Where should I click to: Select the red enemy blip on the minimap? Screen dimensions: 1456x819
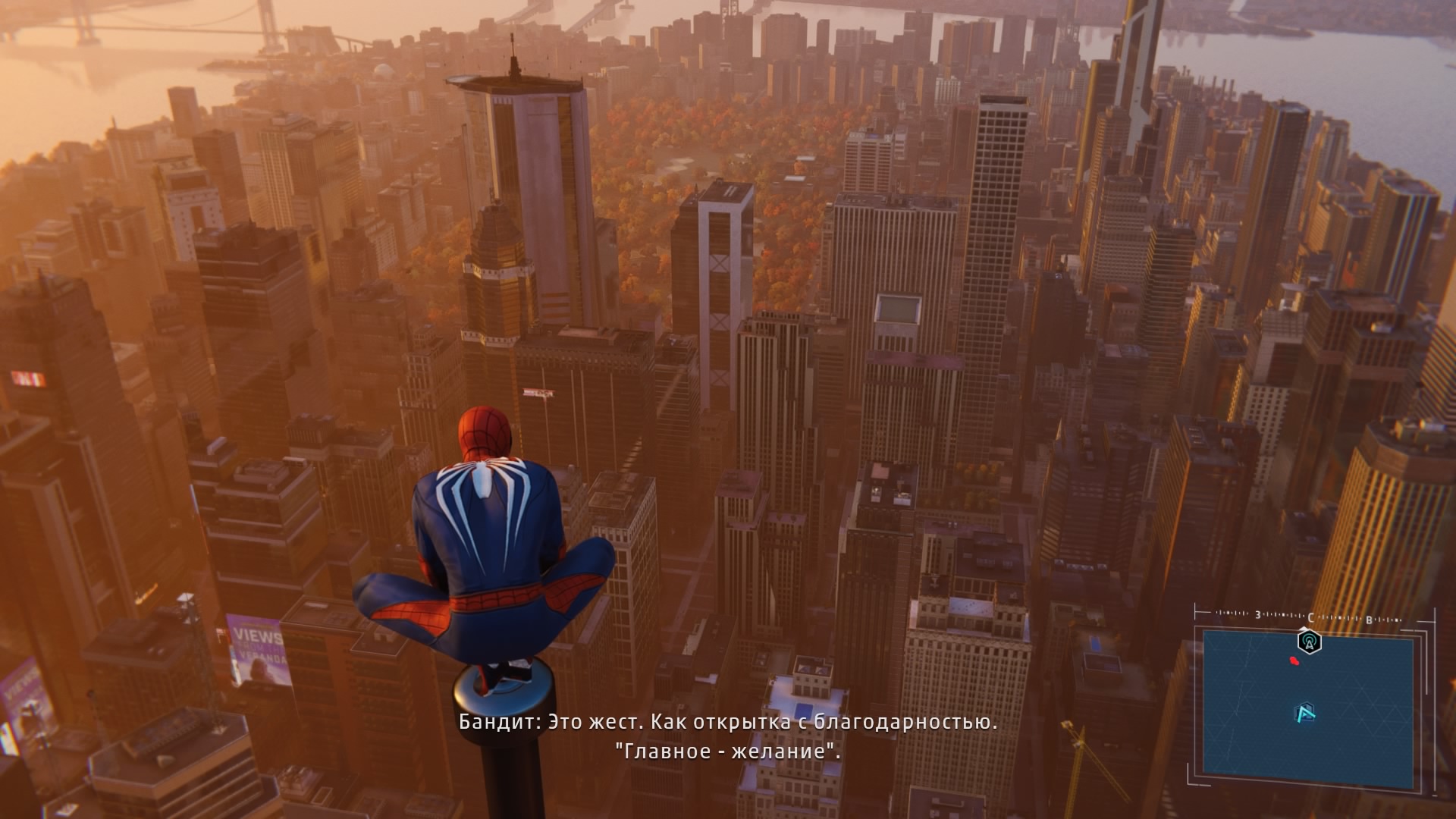(x=1294, y=661)
